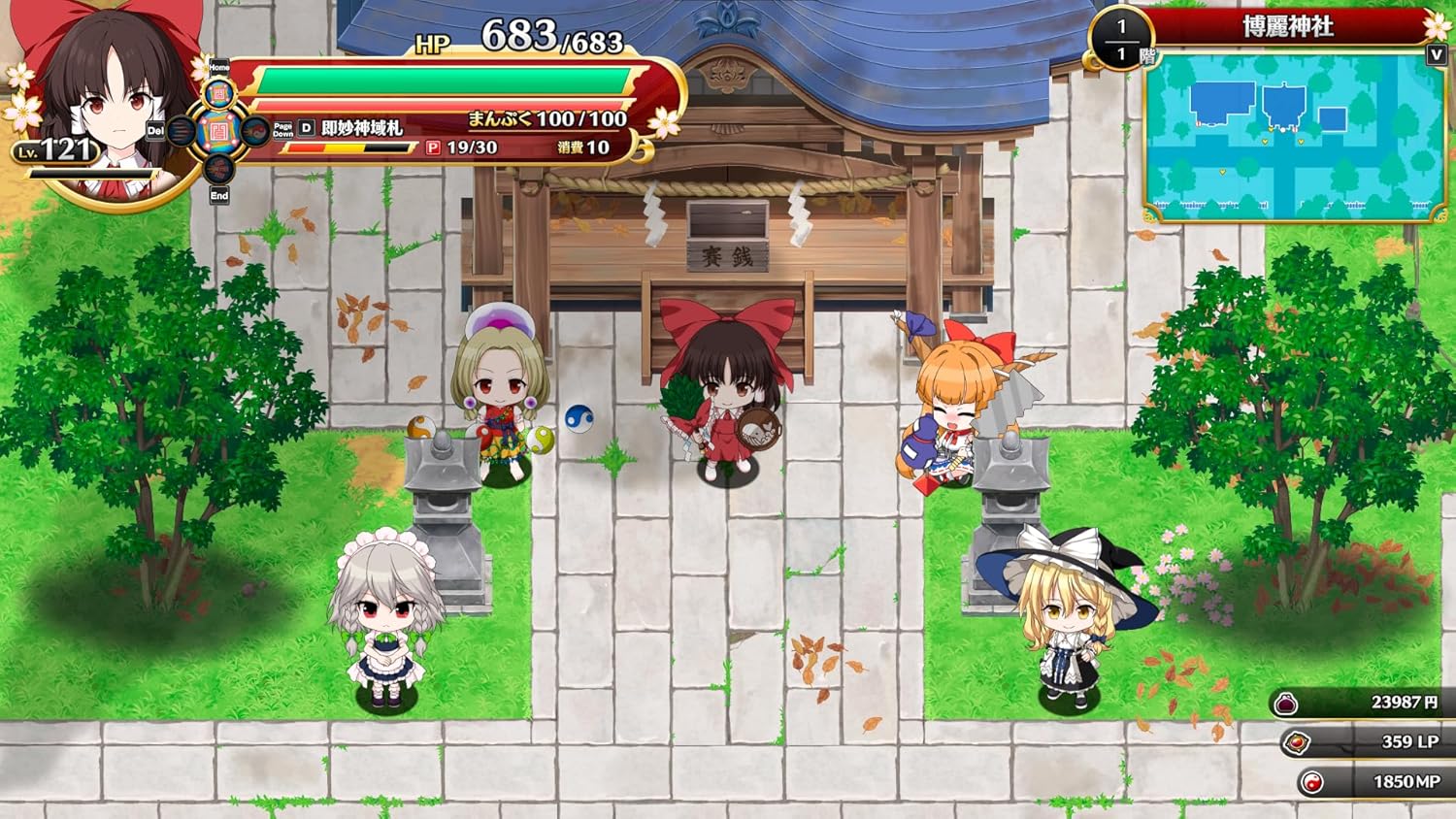Click the yin-yang orb icon beside 1850 MP
The width and height of the screenshot is (1456, 819).
coord(1312,781)
